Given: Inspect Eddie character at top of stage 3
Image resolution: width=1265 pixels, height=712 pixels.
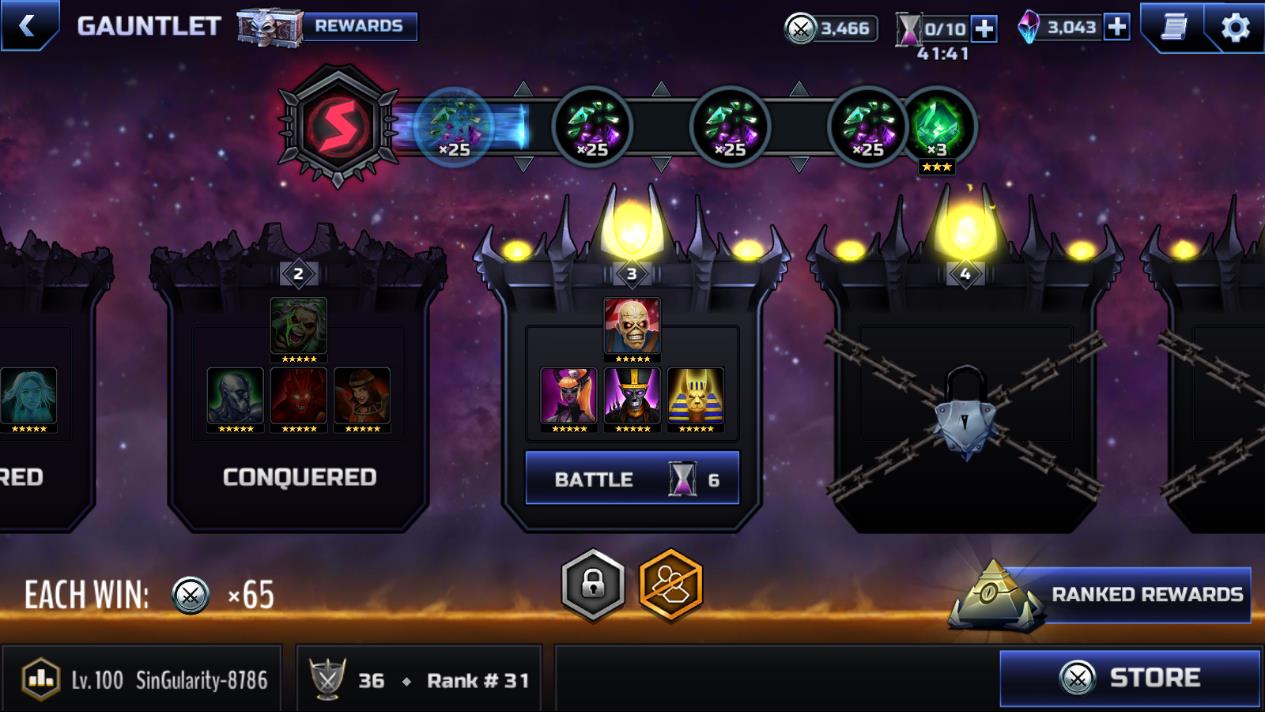Looking at the screenshot, I should [x=632, y=327].
